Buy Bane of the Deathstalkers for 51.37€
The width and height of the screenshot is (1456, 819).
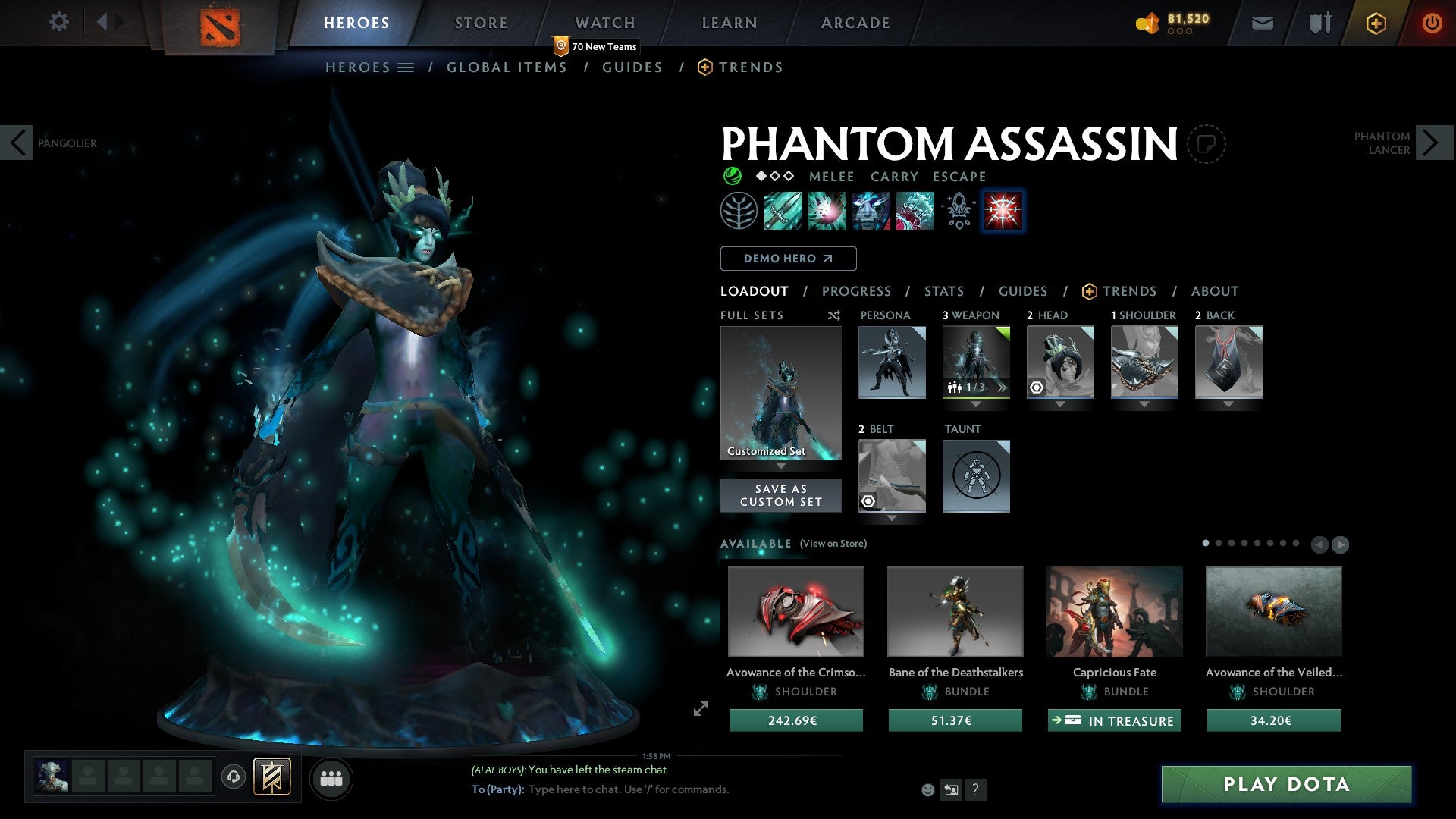[x=955, y=720]
